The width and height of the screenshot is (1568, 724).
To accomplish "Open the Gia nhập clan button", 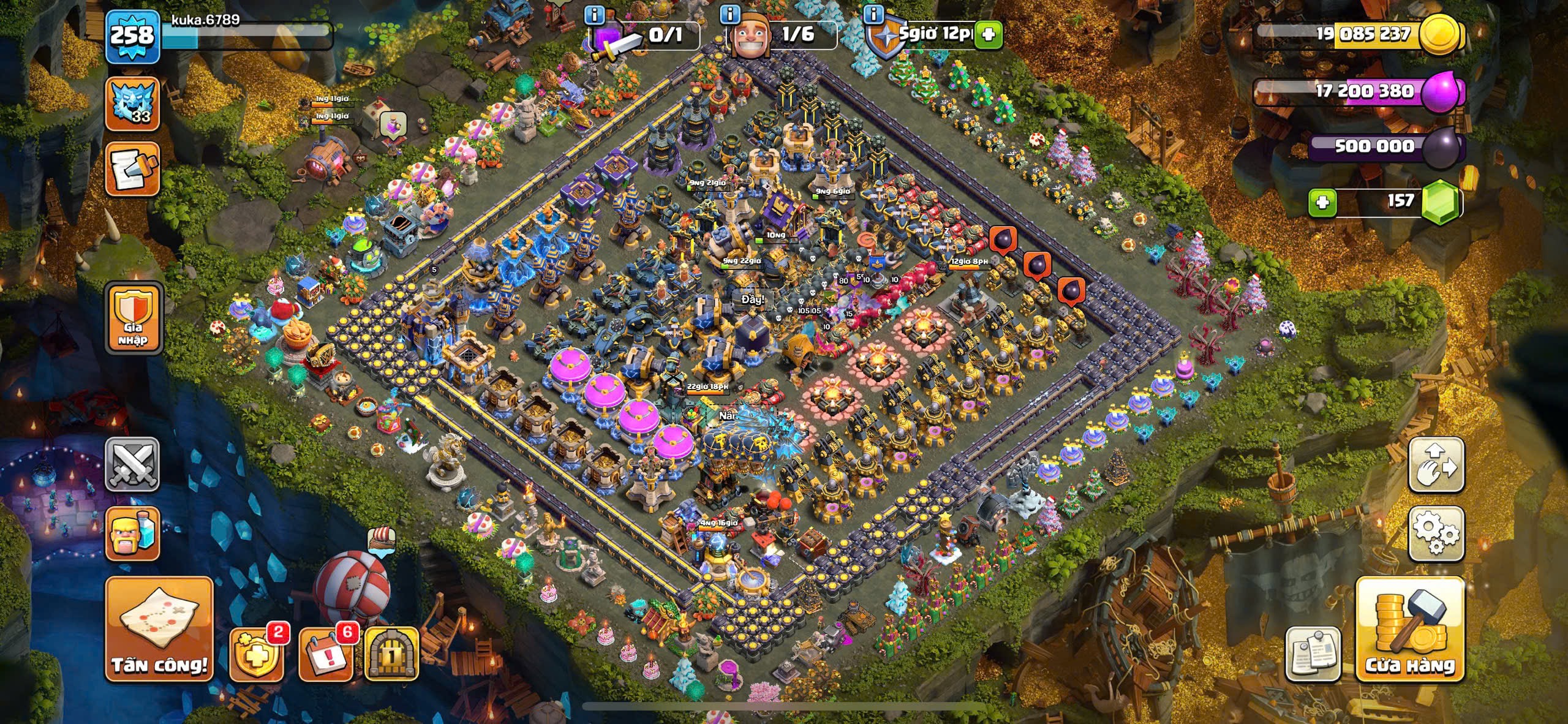I will (x=134, y=318).
